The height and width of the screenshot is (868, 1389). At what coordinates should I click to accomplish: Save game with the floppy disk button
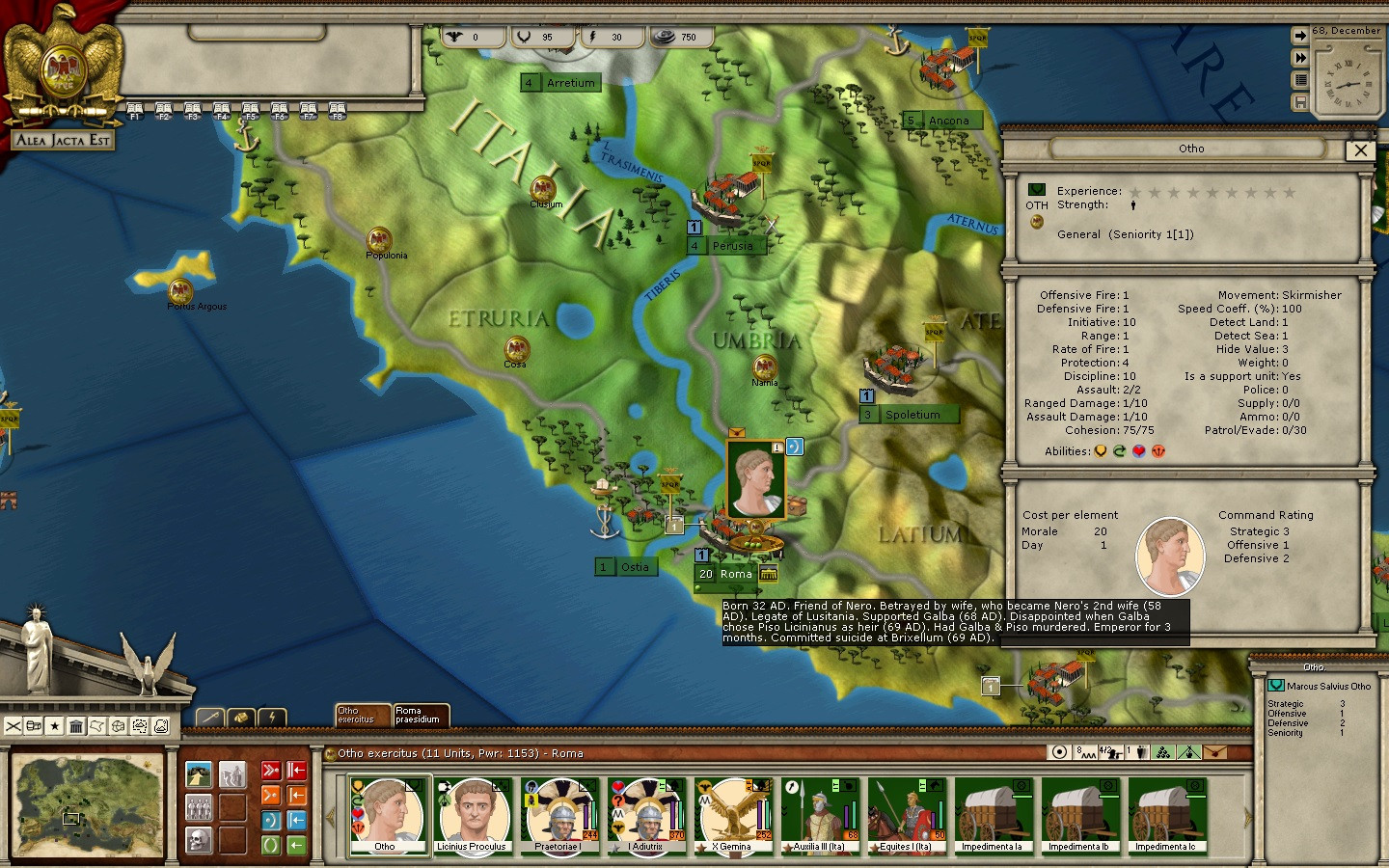(1300, 102)
